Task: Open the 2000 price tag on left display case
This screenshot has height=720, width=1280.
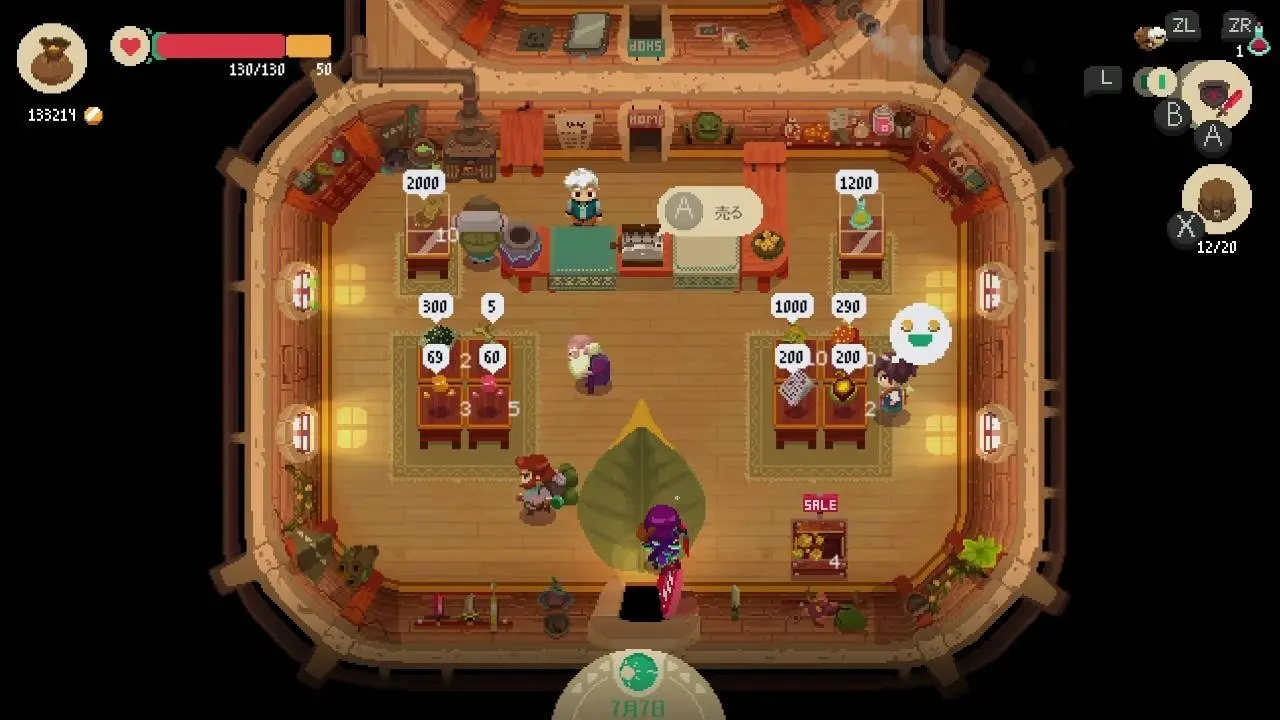Action: (423, 183)
